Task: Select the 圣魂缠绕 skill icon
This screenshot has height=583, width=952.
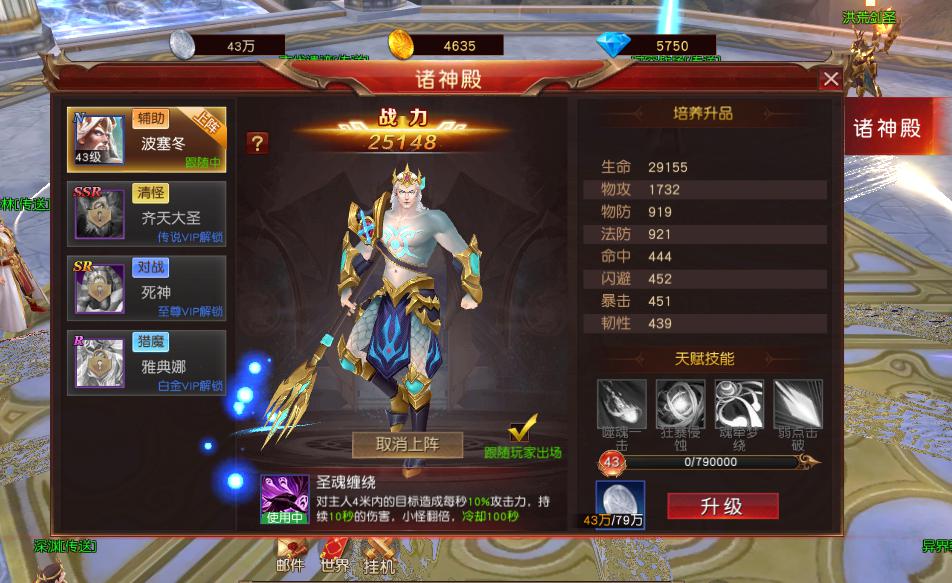Action: tap(284, 499)
